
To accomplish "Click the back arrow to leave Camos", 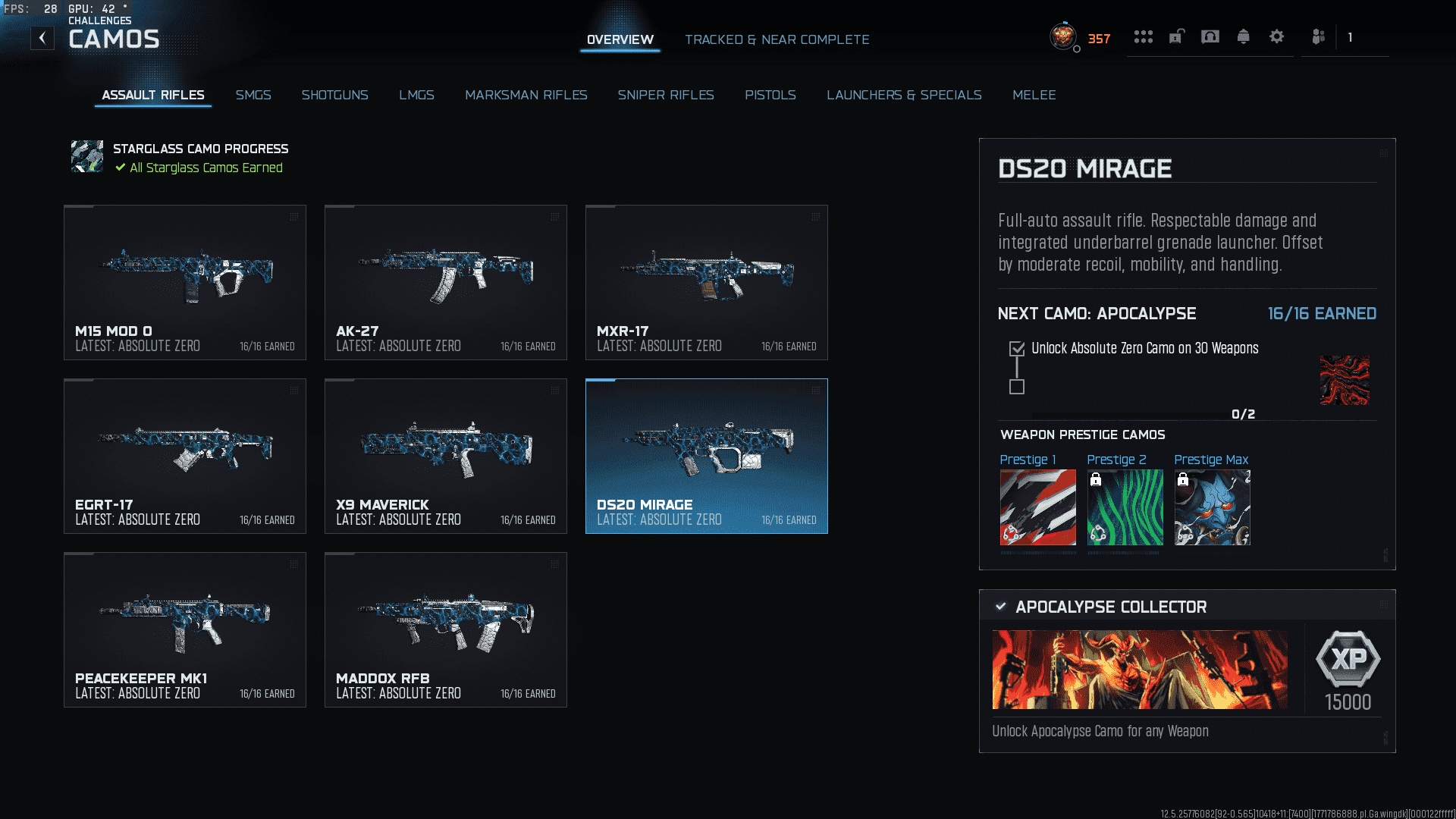I will point(42,36).
